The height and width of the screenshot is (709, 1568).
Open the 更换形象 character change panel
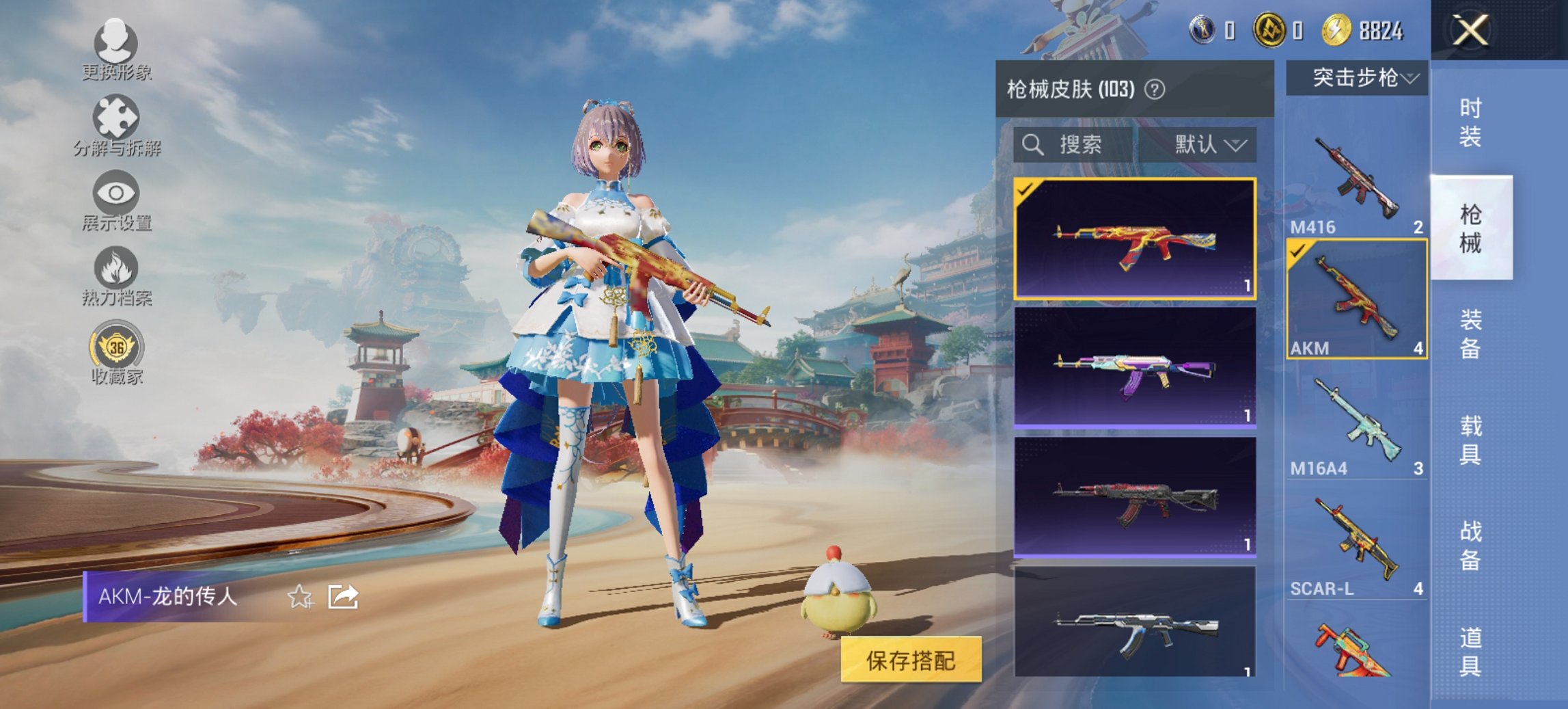[x=116, y=48]
